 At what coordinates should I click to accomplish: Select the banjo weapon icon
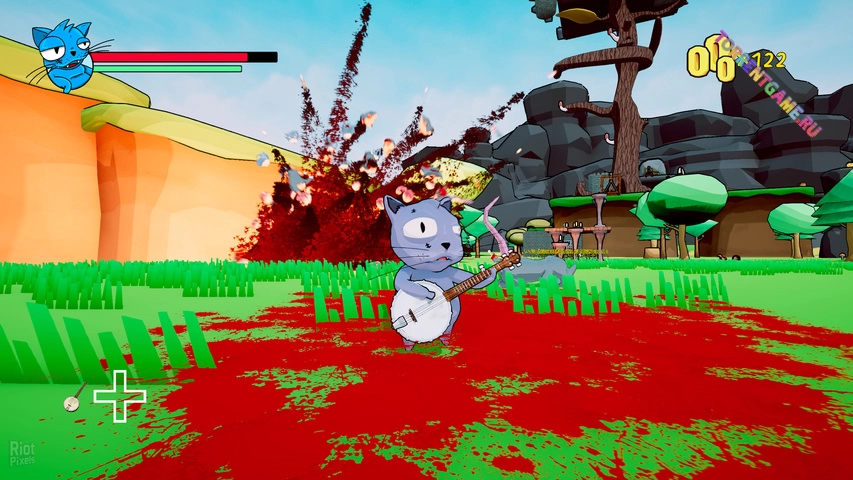point(73,399)
